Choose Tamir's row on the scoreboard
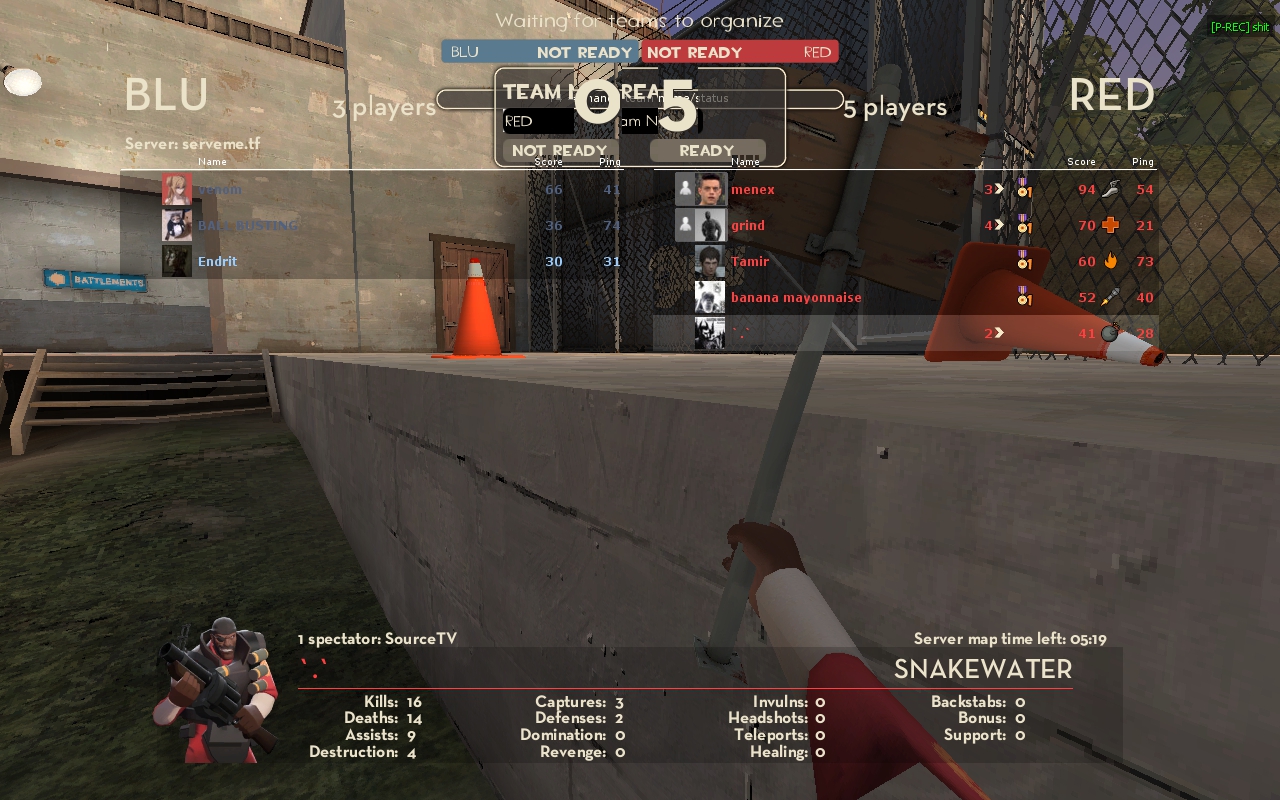 (750, 261)
